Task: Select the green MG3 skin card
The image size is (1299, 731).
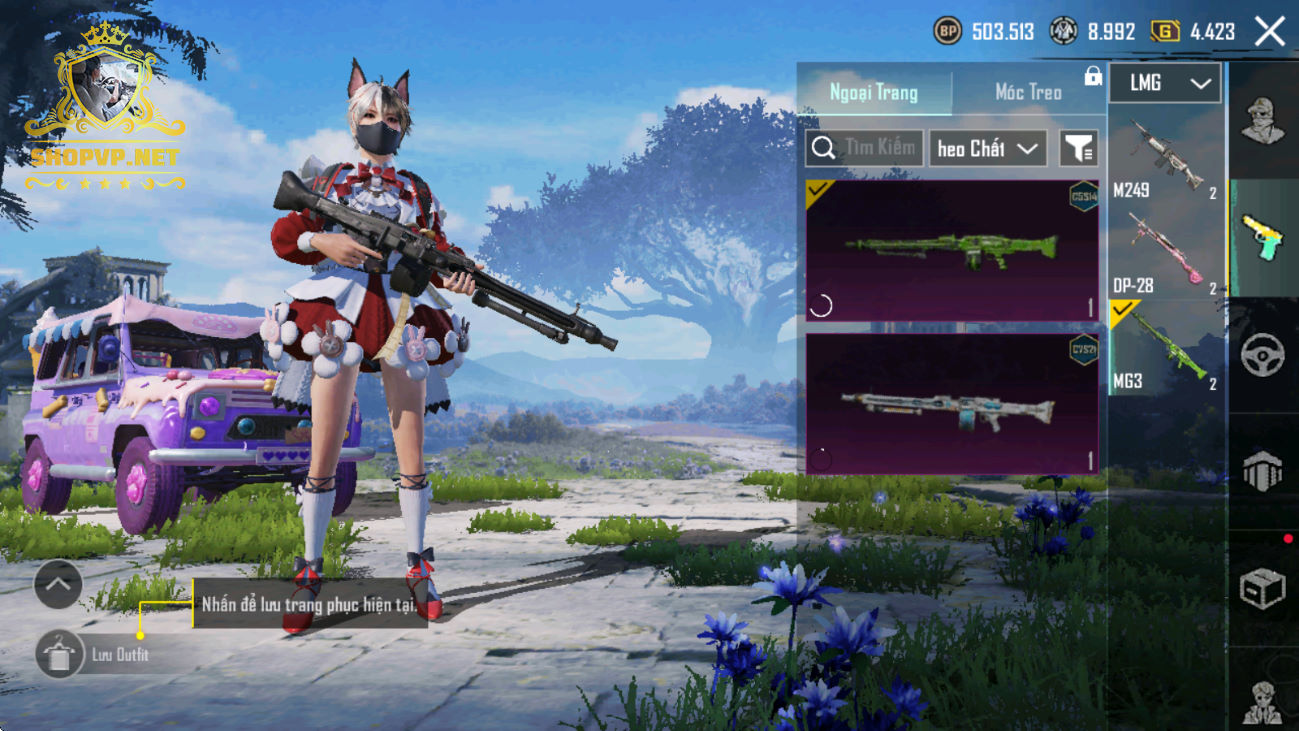Action: [x=952, y=250]
